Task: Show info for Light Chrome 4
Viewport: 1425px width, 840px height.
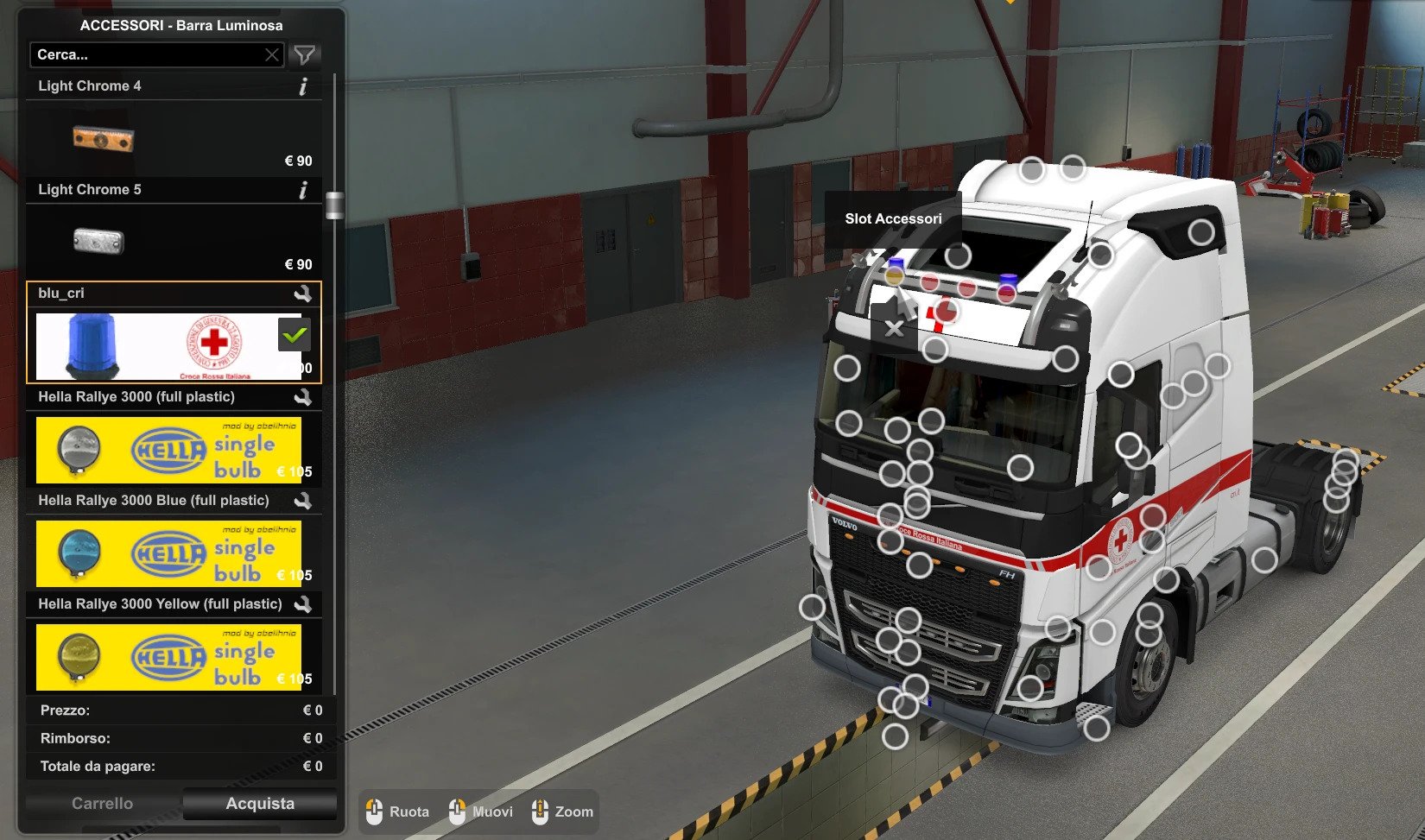Action: (x=302, y=86)
